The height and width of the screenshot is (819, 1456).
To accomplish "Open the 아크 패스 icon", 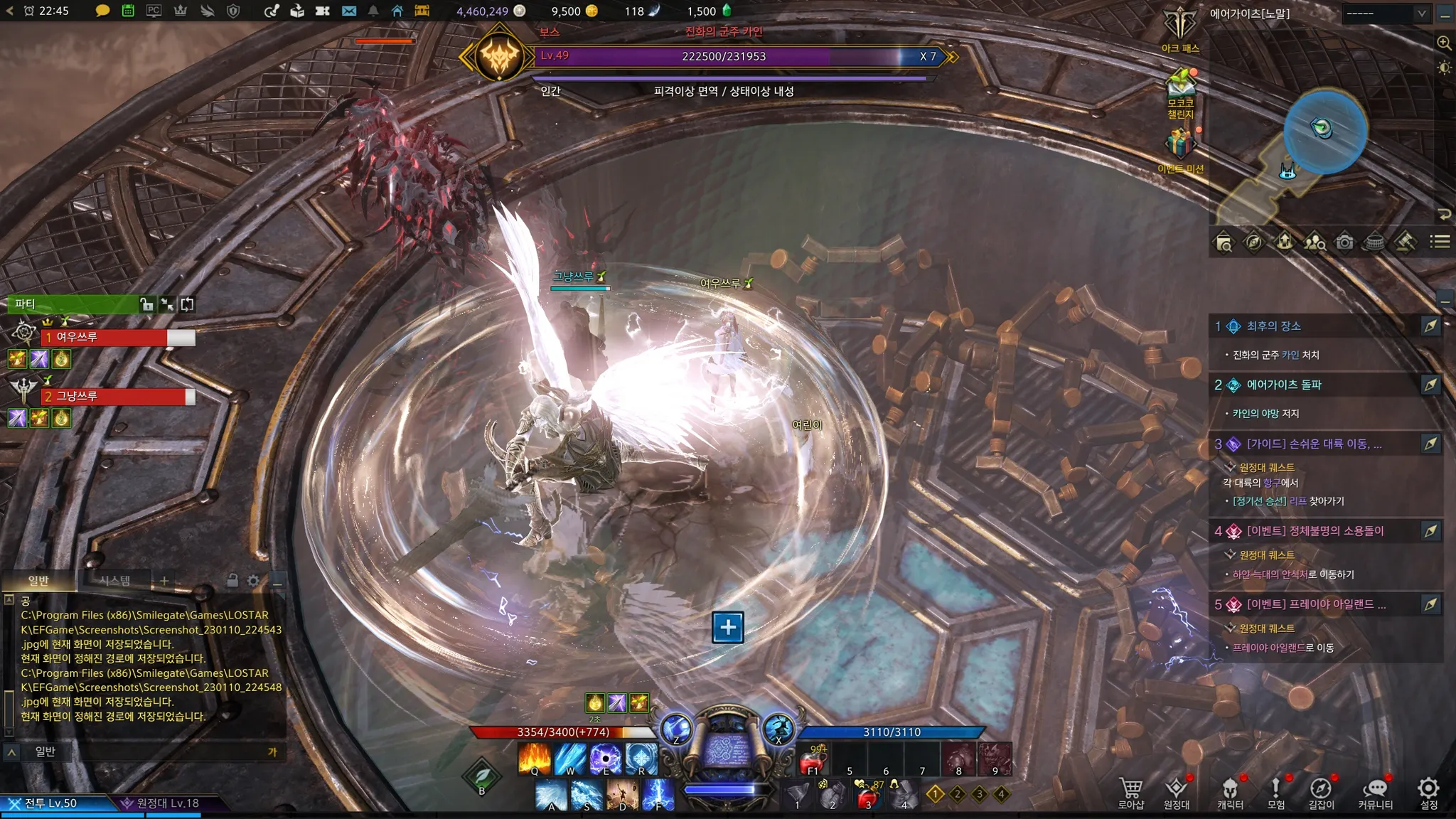I will 1180,28.
